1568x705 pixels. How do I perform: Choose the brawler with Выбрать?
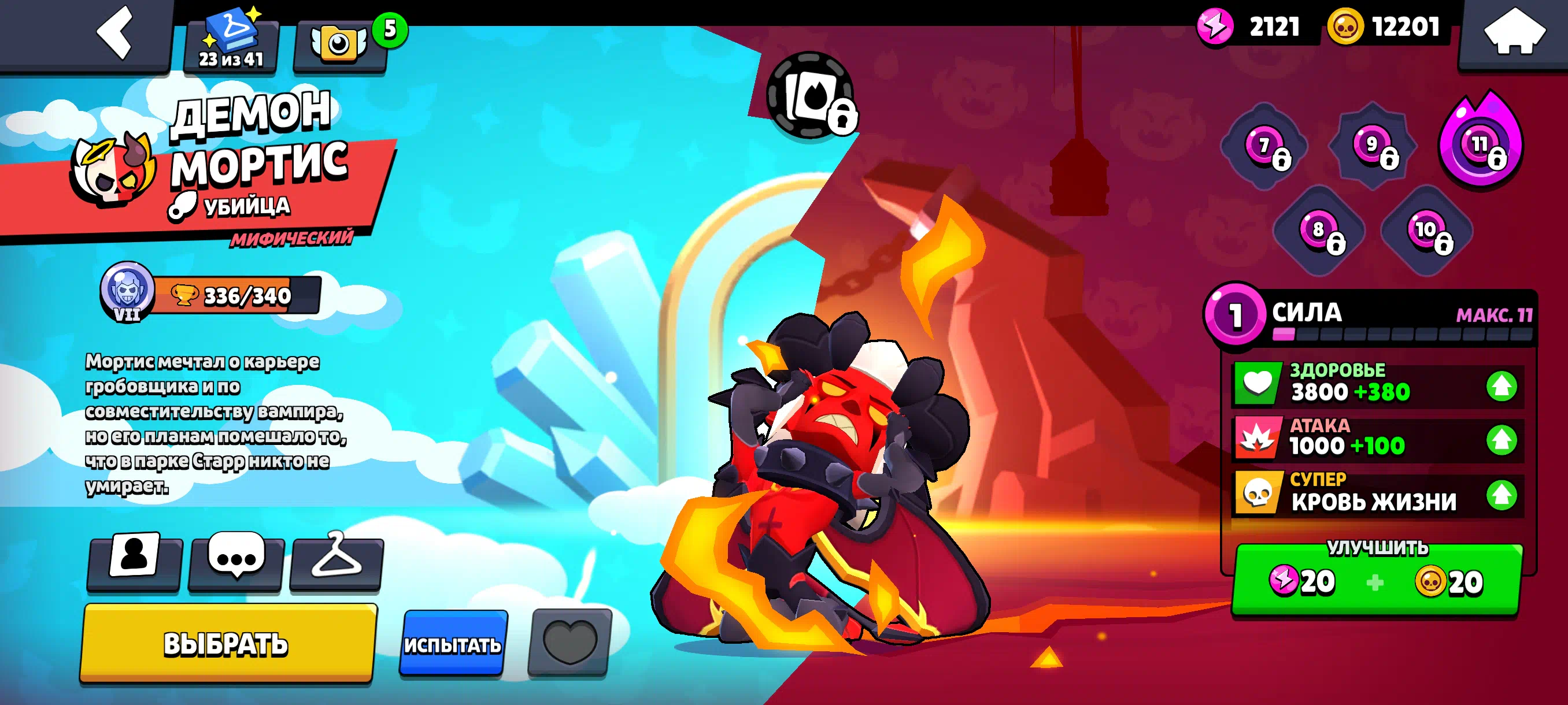click(x=227, y=644)
